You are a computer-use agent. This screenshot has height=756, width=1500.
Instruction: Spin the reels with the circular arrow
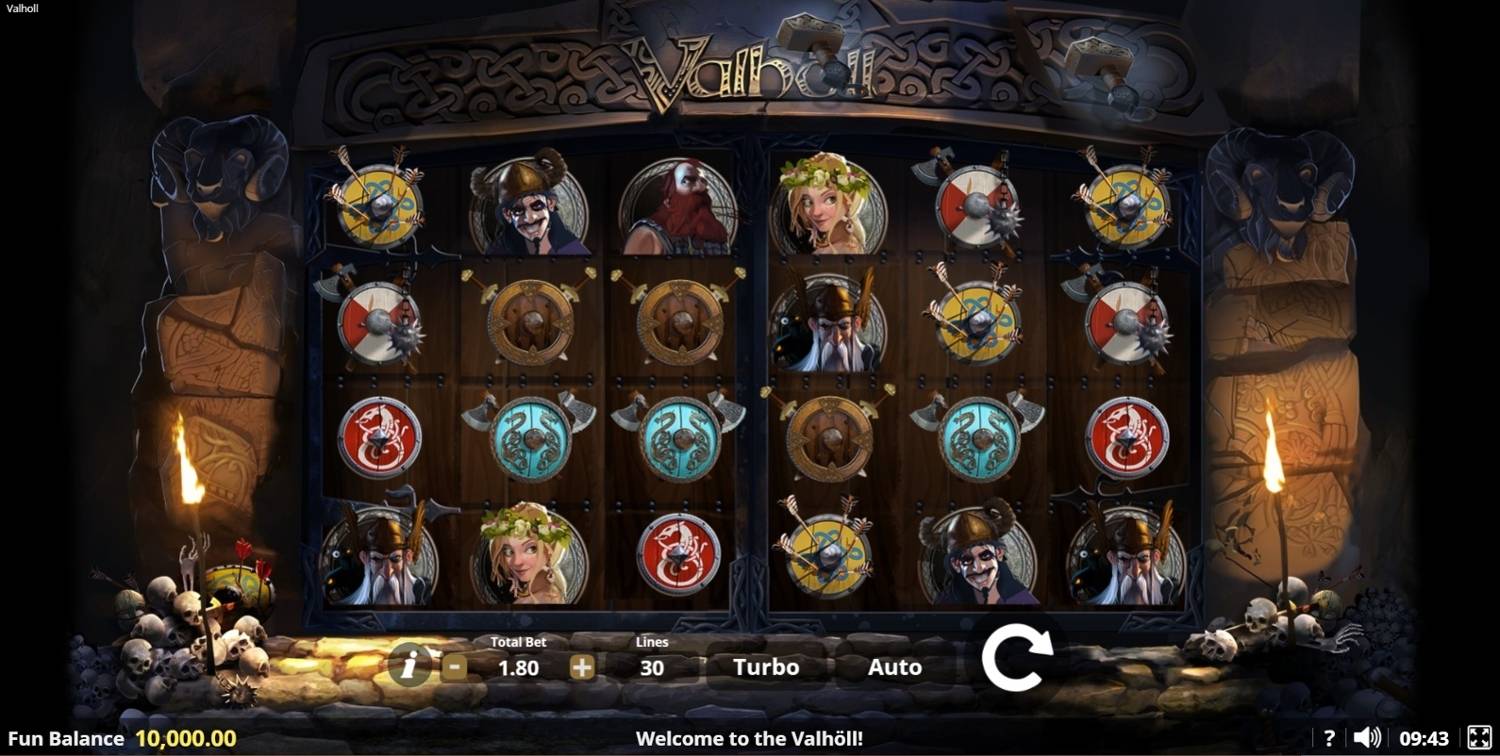pos(1017,658)
